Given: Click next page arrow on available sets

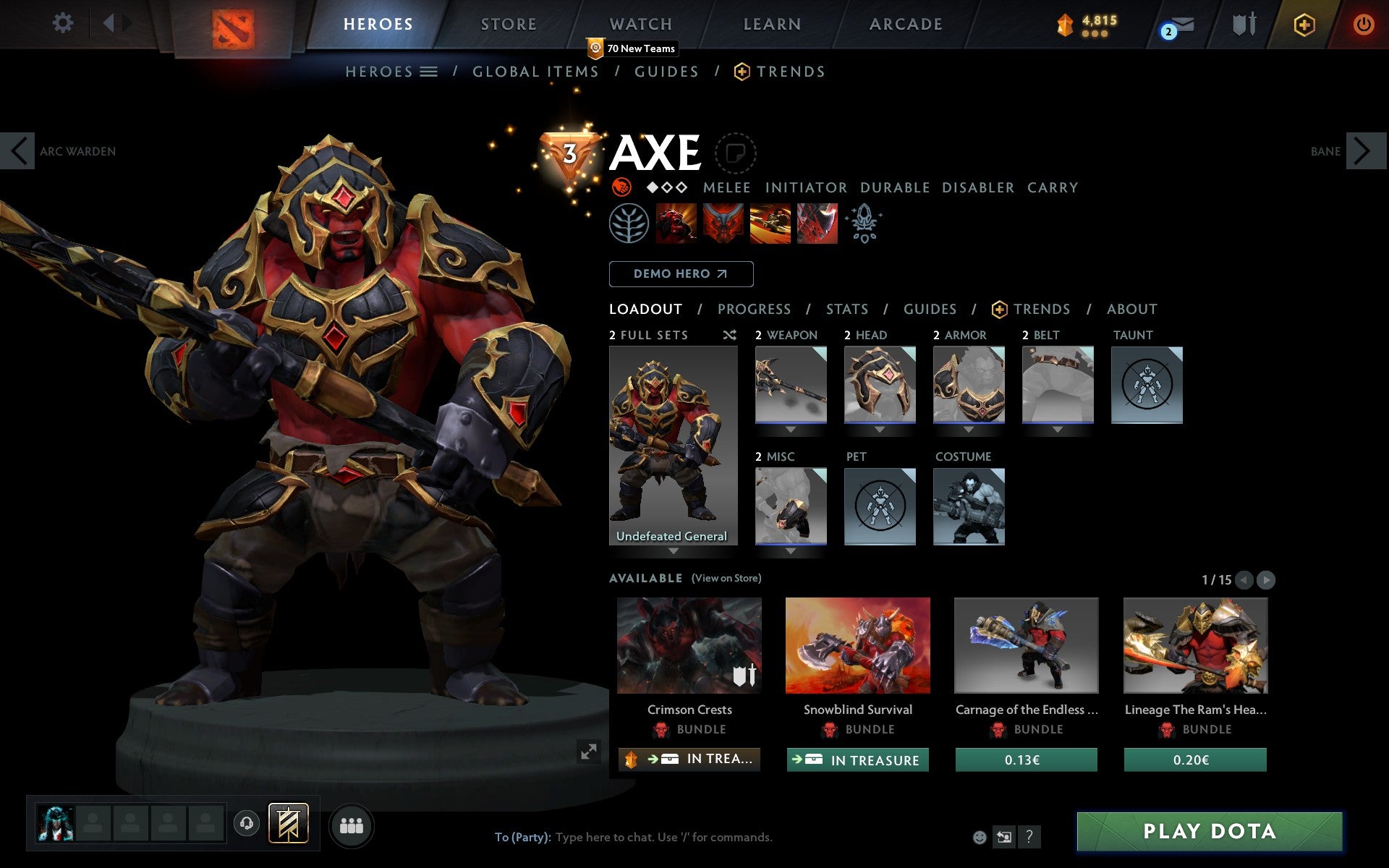Looking at the screenshot, I should (1265, 579).
